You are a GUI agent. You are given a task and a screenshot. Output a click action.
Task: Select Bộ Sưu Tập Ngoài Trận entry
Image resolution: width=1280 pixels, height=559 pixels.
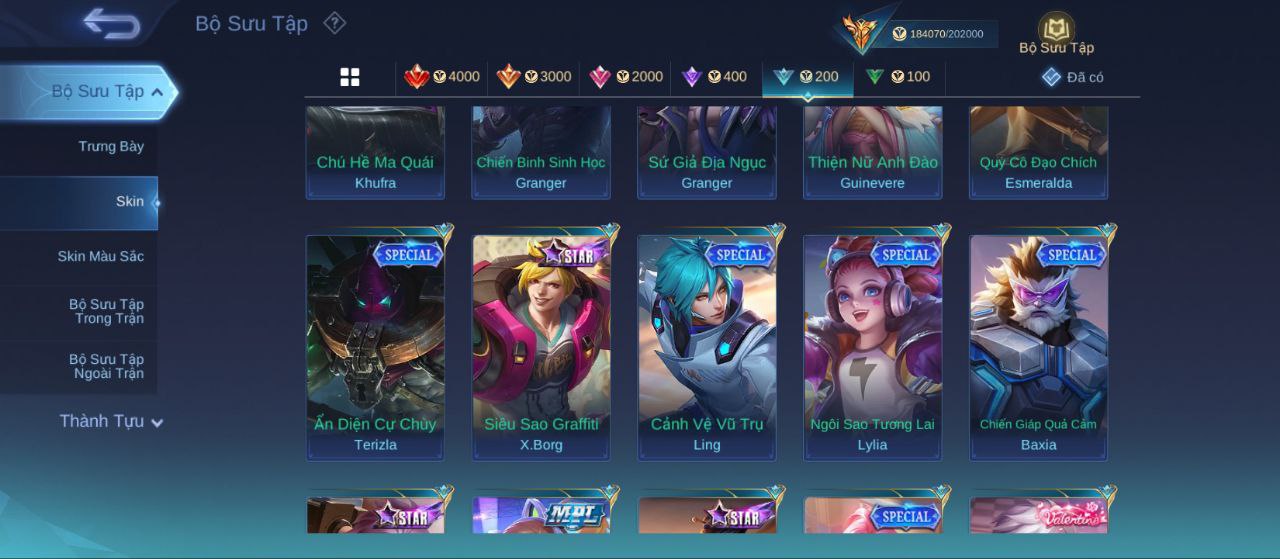click(106, 367)
